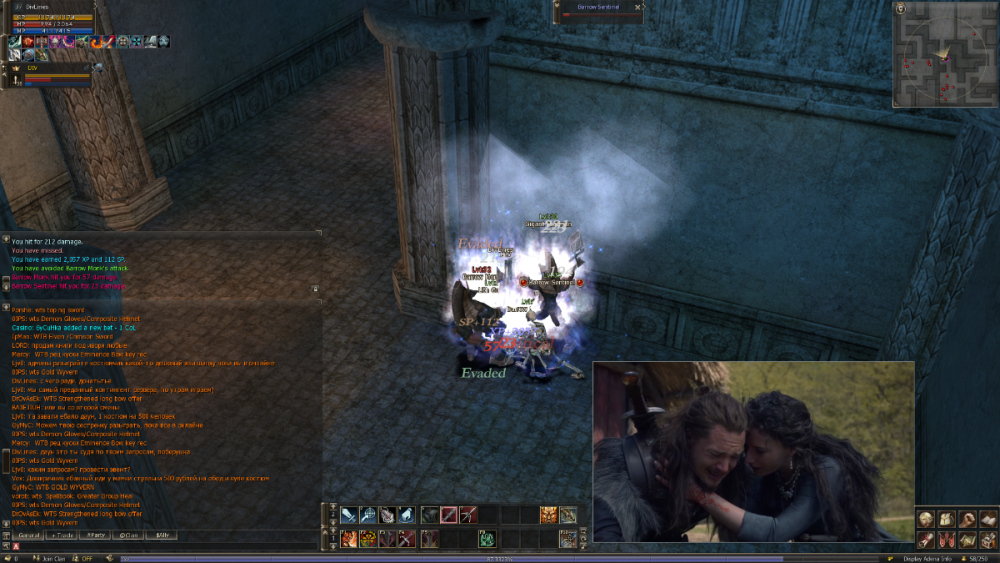Open the actions fist icon
This screenshot has height=563, width=1000.
(966, 519)
